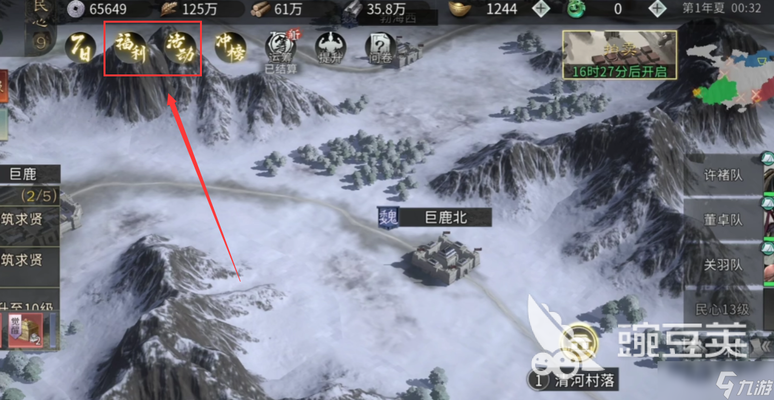774x400 pixels.
Task: Open the 提升 upgrade icon
Action: tap(329, 46)
